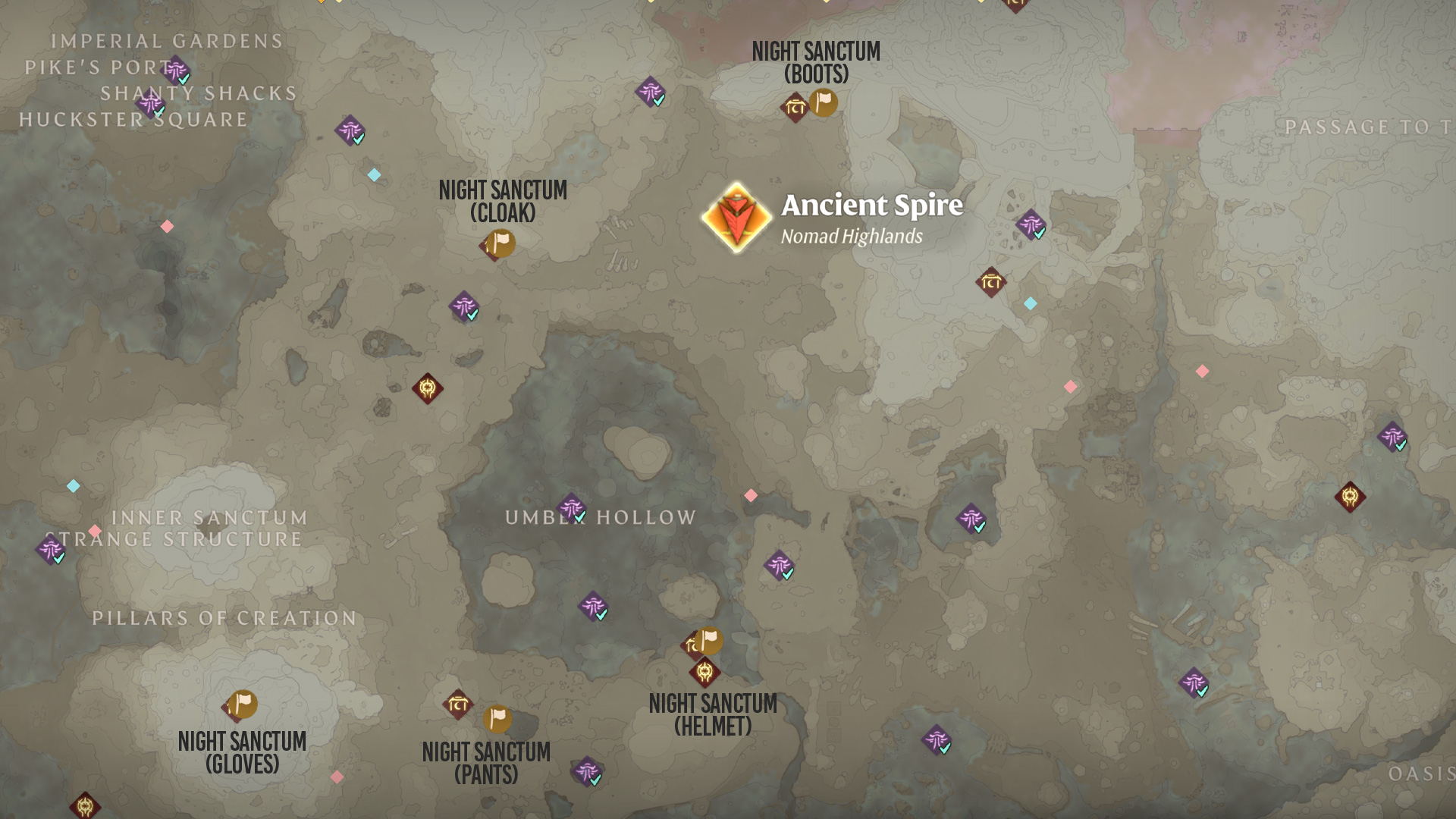Image resolution: width=1456 pixels, height=819 pixels.
Task: Select the glowing red emblem marker west of Umber Hollow
Action: [x=426, y=388]
